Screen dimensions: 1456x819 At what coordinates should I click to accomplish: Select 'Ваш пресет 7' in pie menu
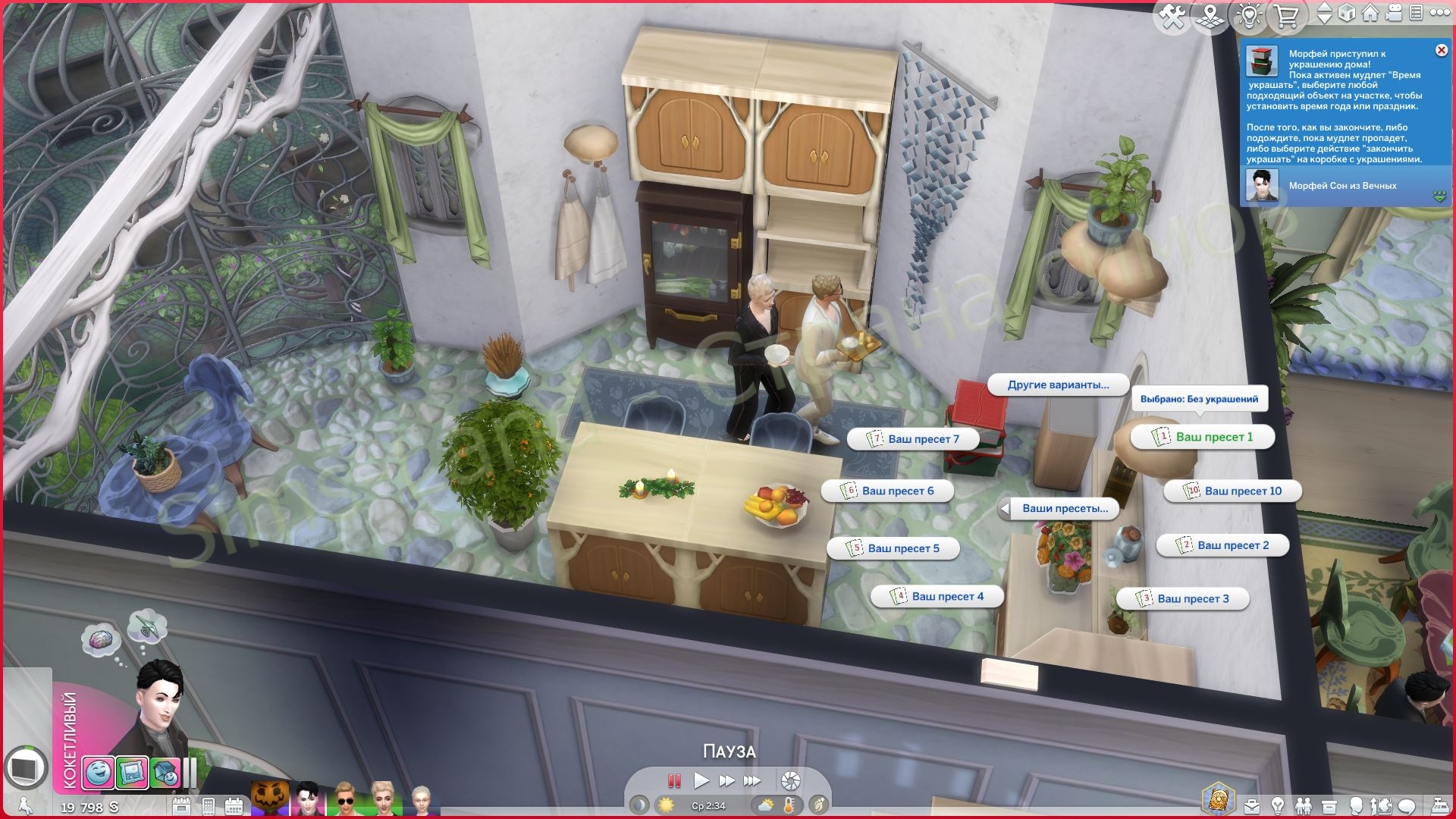coord(913,439)
